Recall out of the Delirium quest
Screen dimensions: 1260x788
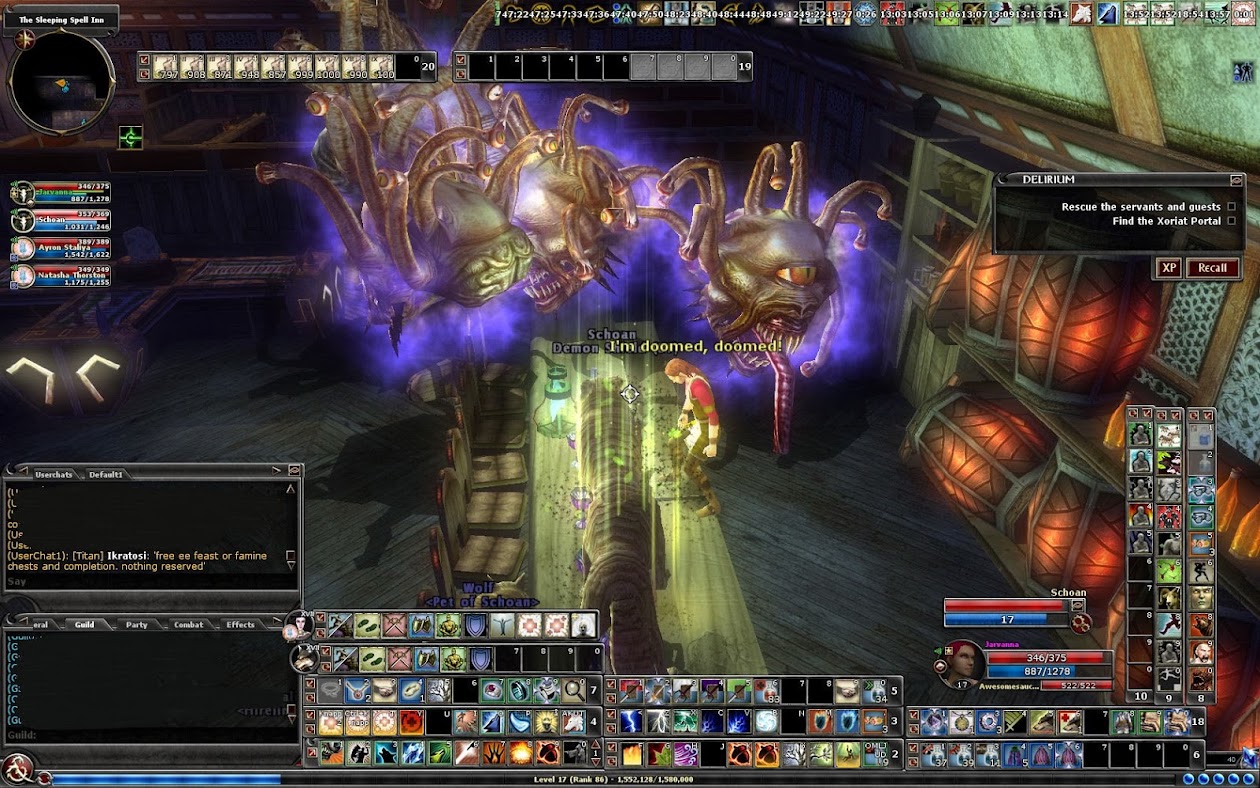(1212, 268)
